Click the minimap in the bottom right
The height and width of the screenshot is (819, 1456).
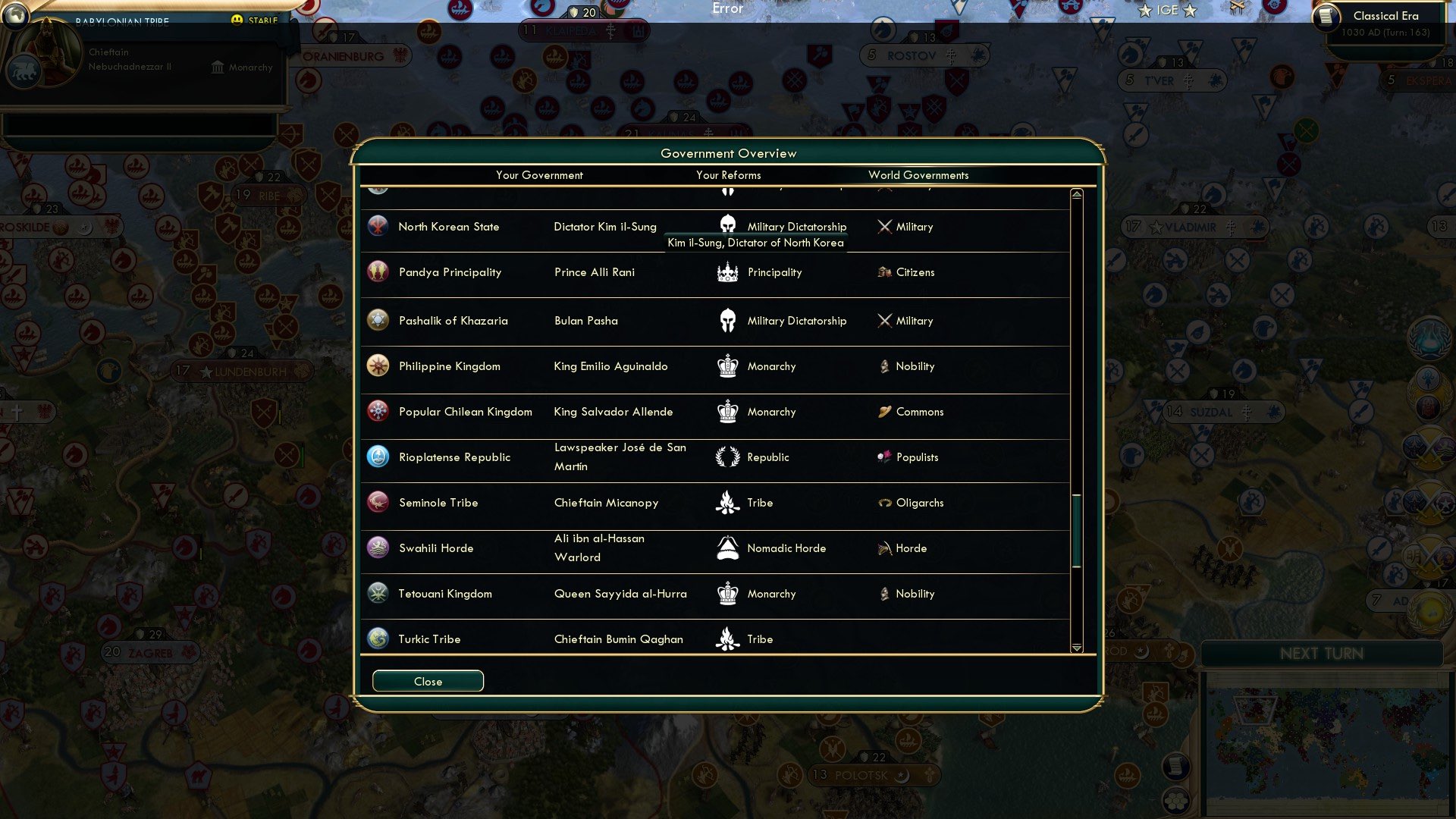coord(1323,739)
